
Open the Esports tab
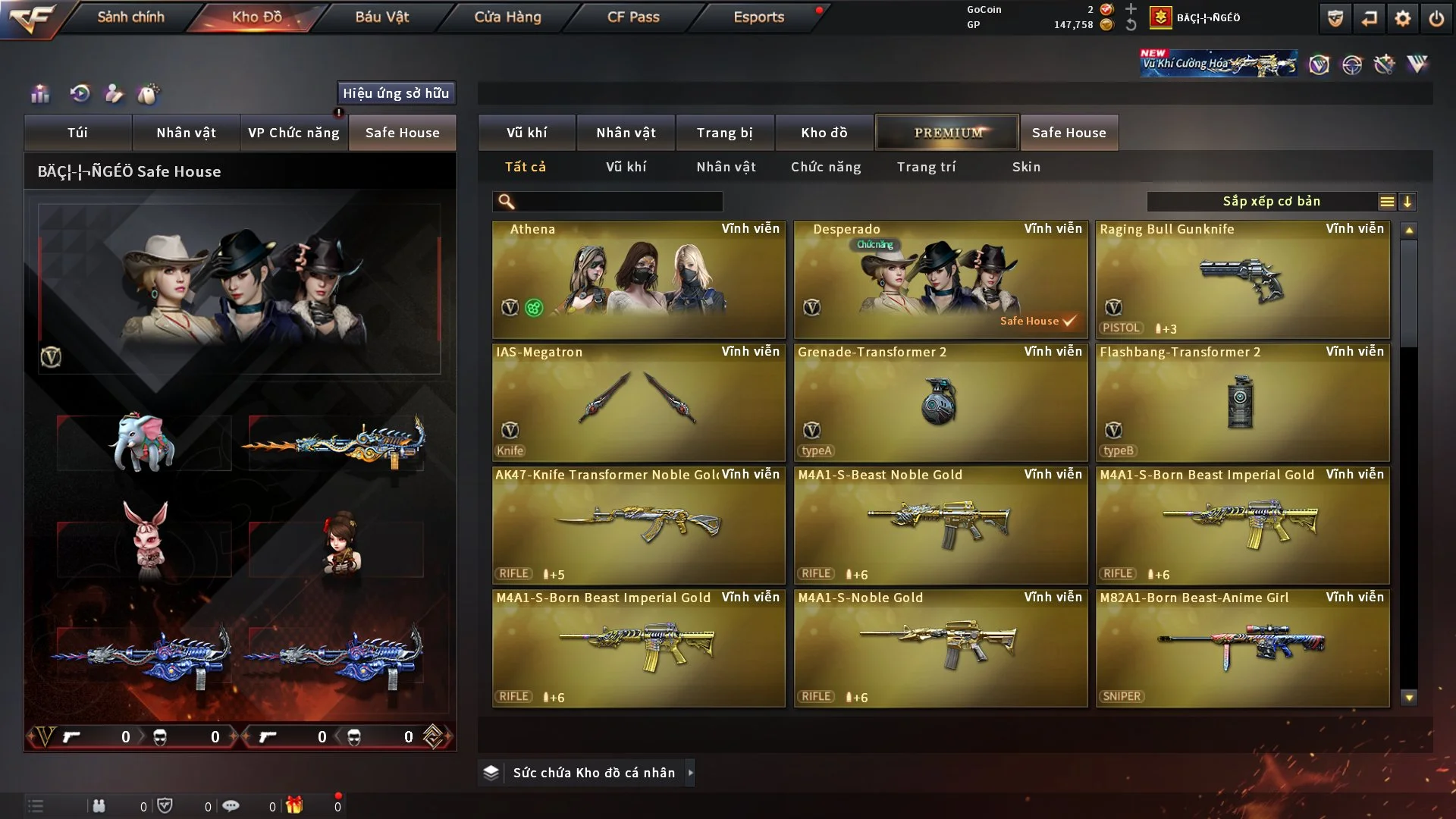click(x=758, y=17)
